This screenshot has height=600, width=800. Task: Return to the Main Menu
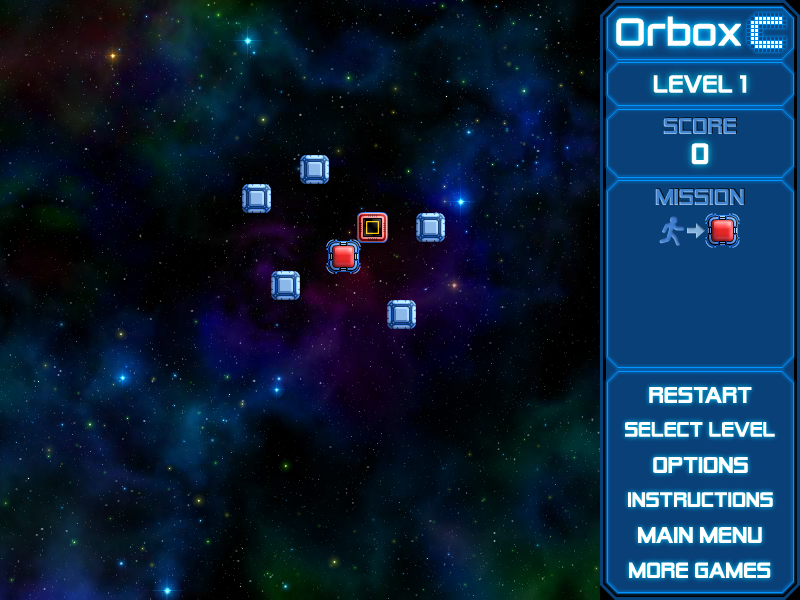click(x=699, y=535)
